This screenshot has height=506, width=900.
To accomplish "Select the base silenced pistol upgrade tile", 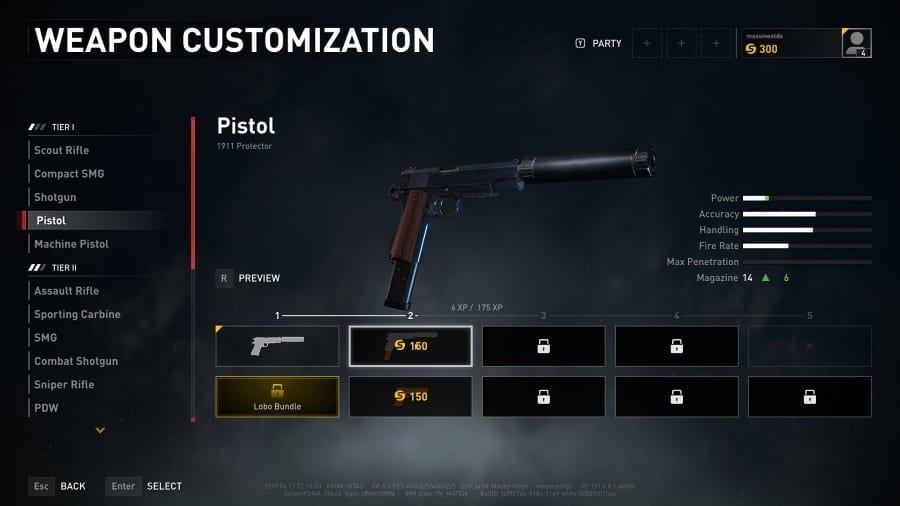I will pos(277,346).
